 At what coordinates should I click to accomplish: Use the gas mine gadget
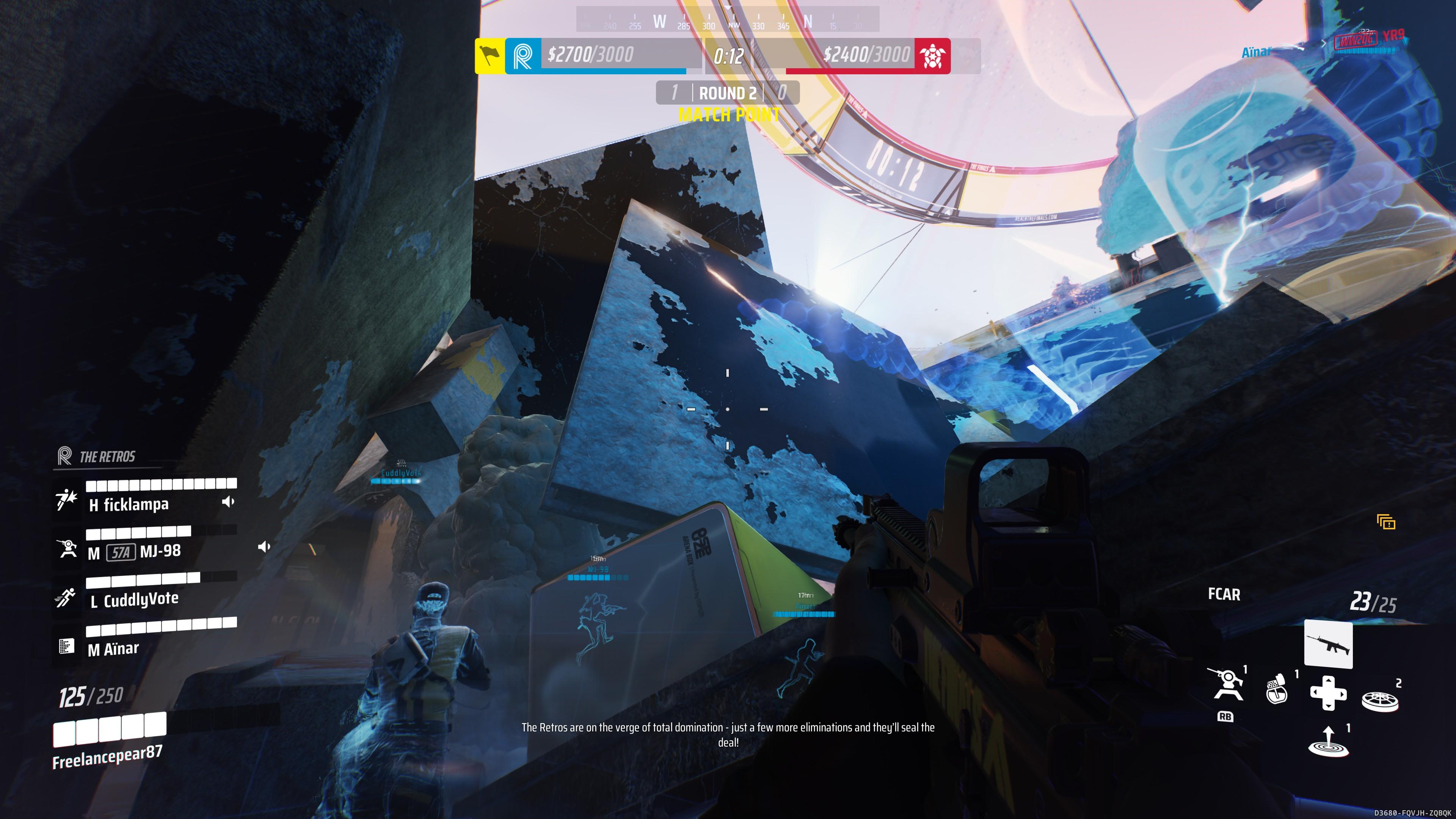point(1277,690)
